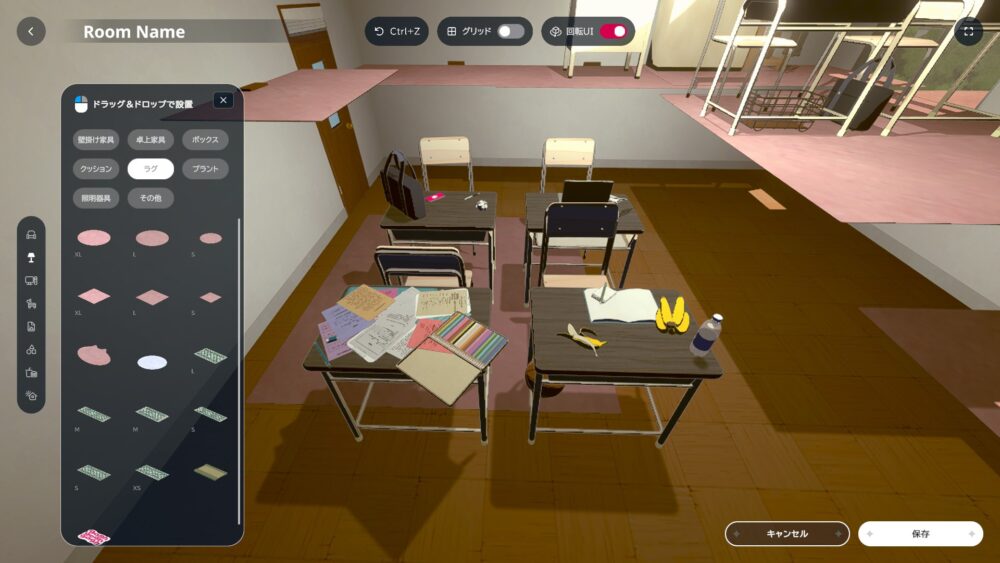Switch to the ボックス category
The height and width of the screenshot is (563, 1000).
coord(205,139)
